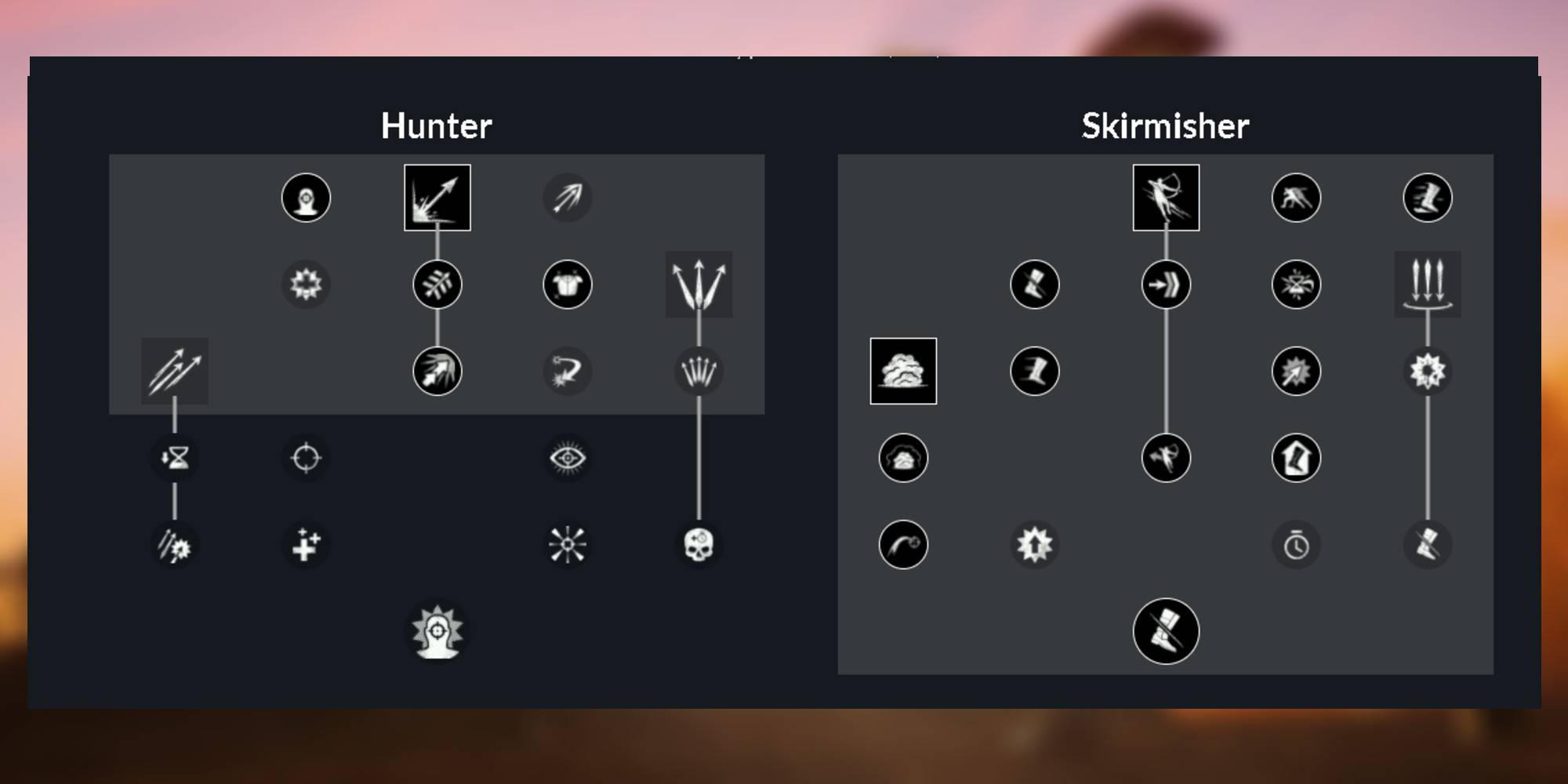Select the chest armor skill in Hunter tree
The height and width of the screenshot is (784, 1568).
[568, 285]
